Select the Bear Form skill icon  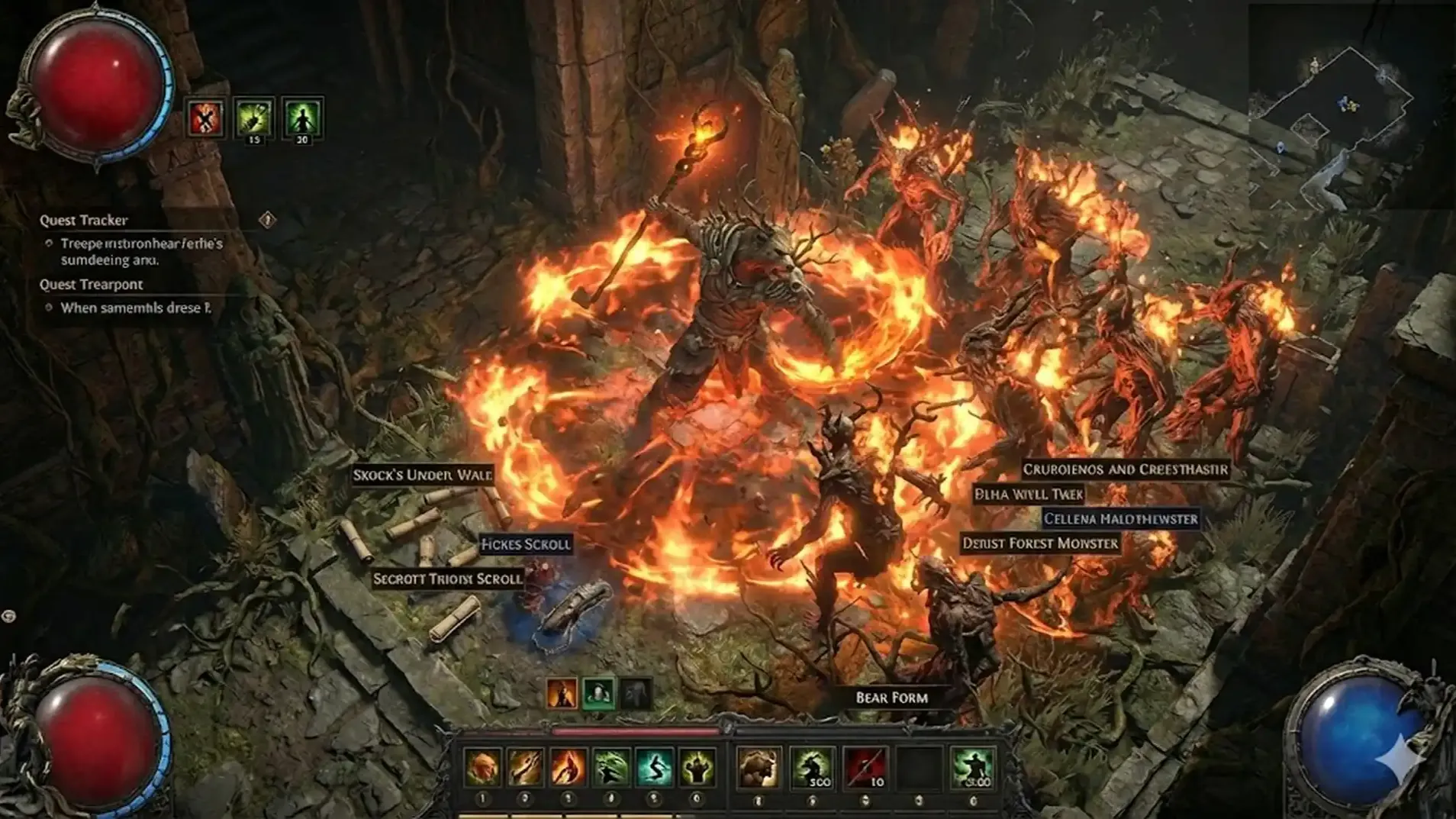[759, 766]
